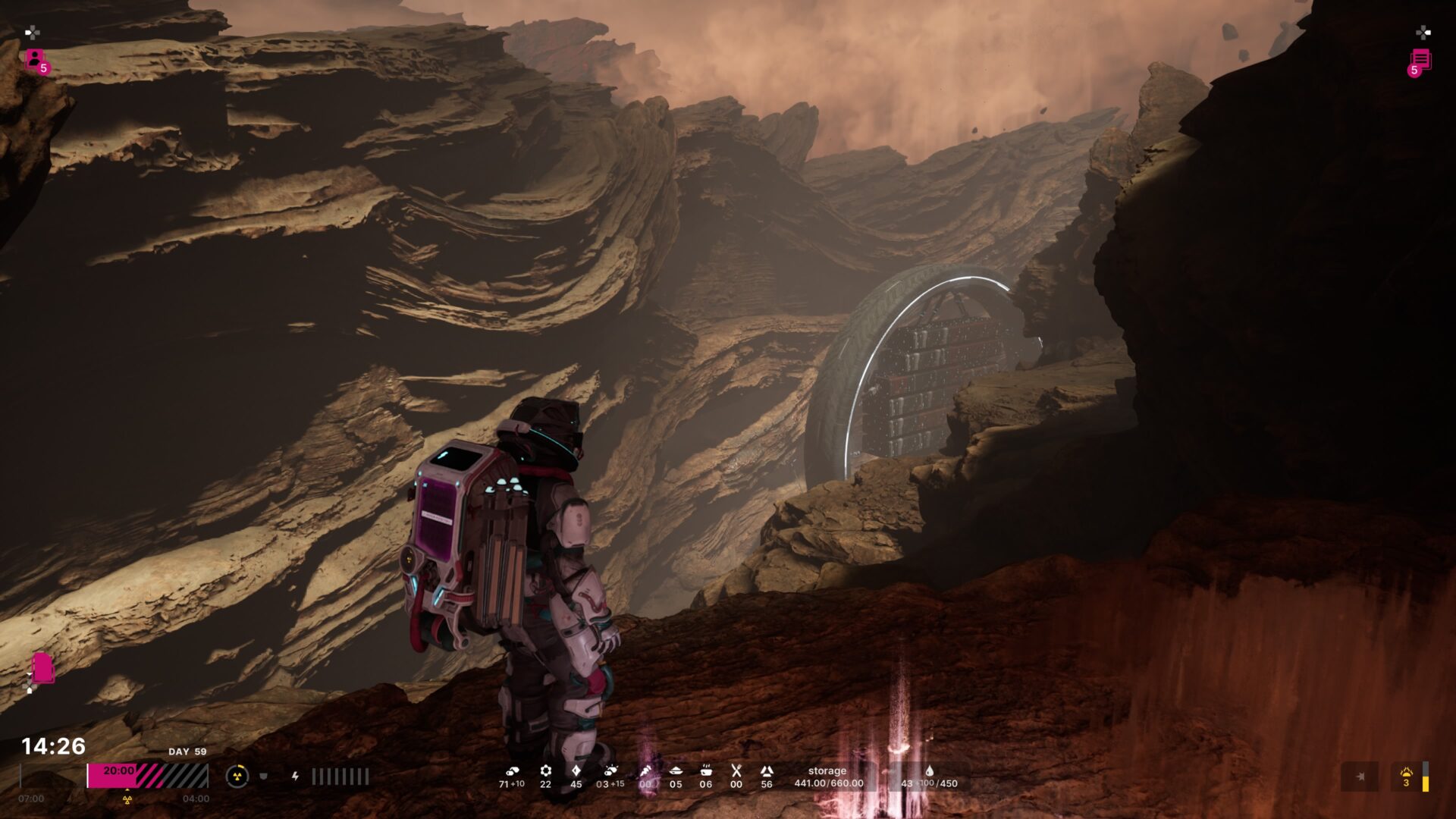The image size is (1456, 819).
Task: Click the steaming cooked meal icon
Action: point(705,771)
